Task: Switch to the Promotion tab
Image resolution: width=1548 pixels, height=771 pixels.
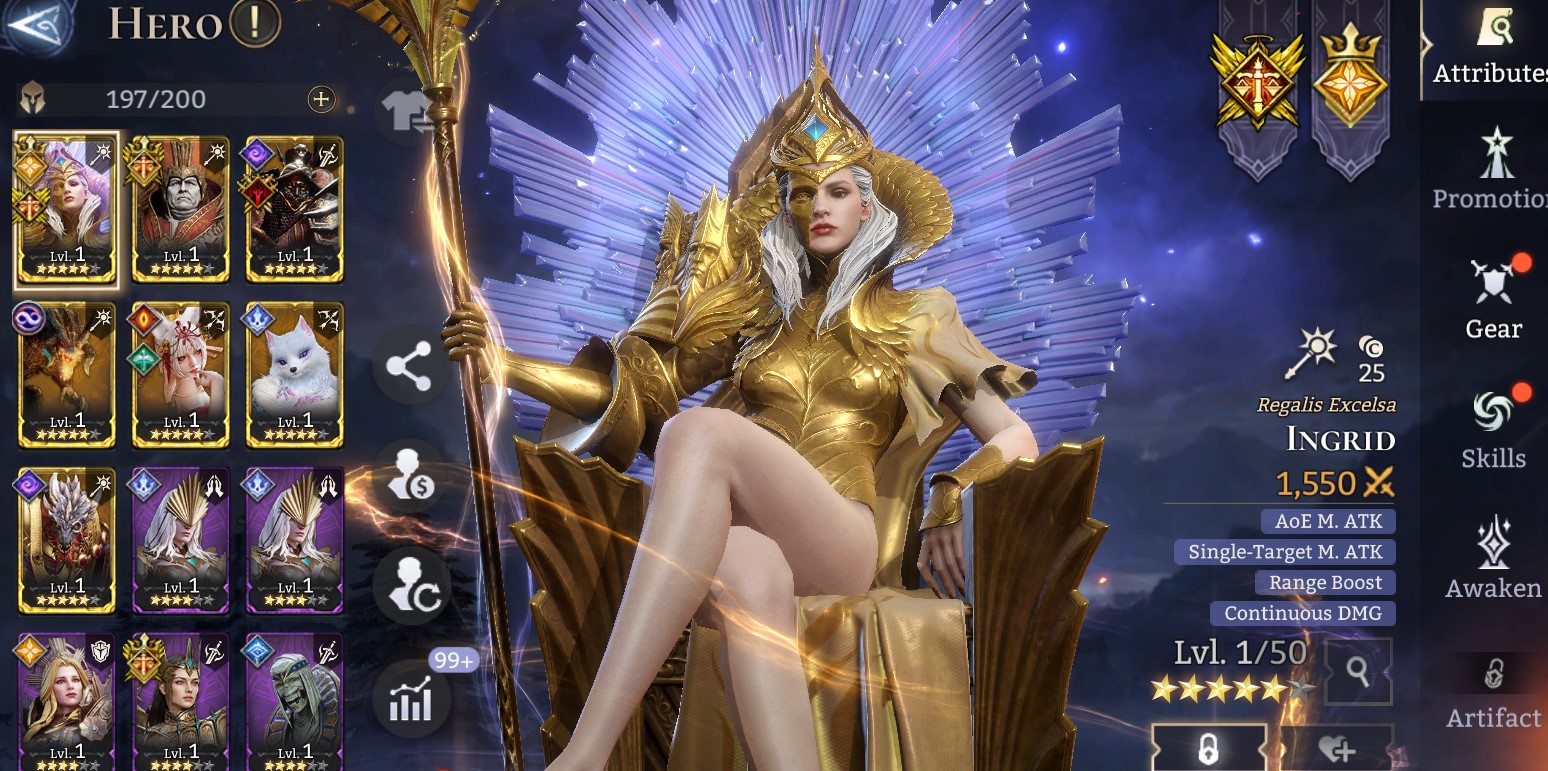Action: coord(1492,170)
